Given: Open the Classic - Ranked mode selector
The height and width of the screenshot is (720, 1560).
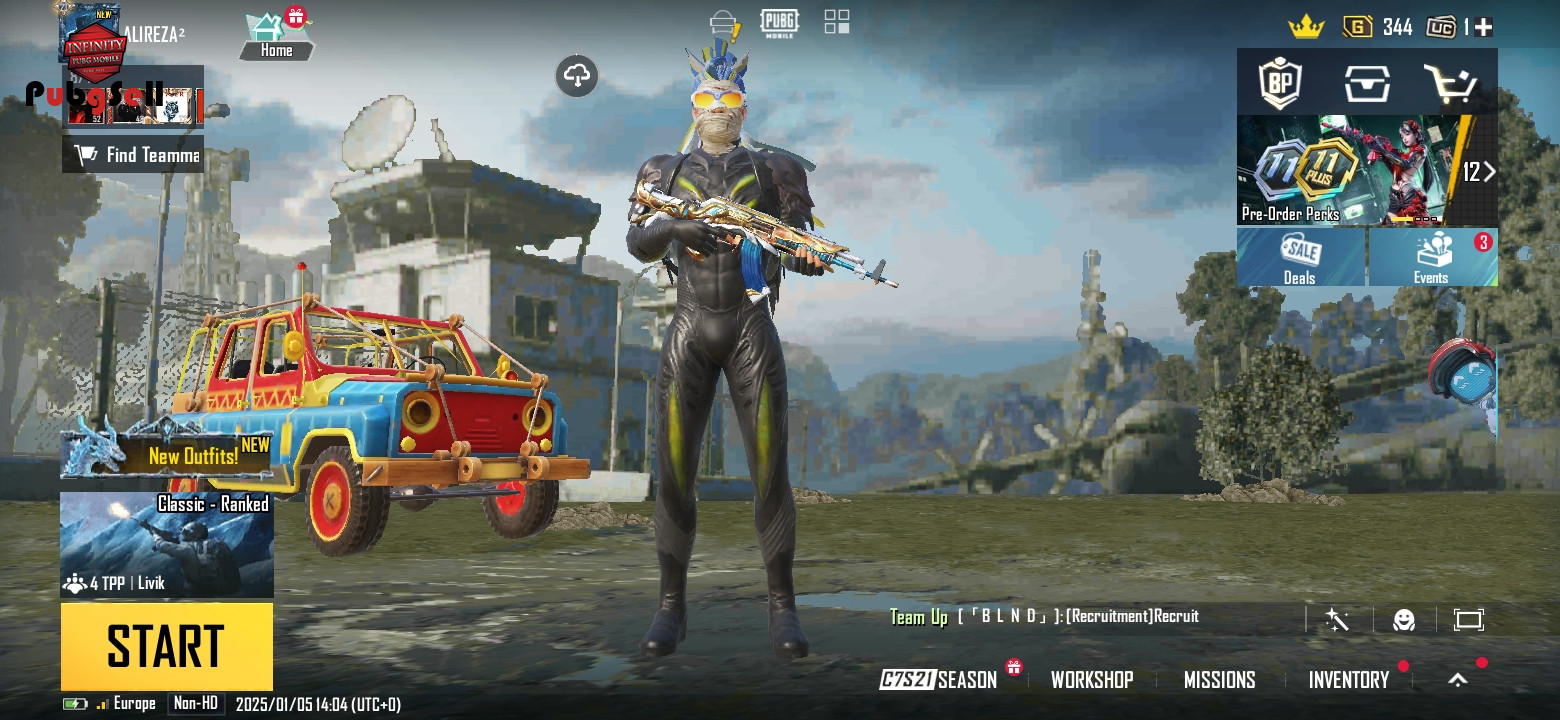Looking at the screenshot, I should (166, 544).
